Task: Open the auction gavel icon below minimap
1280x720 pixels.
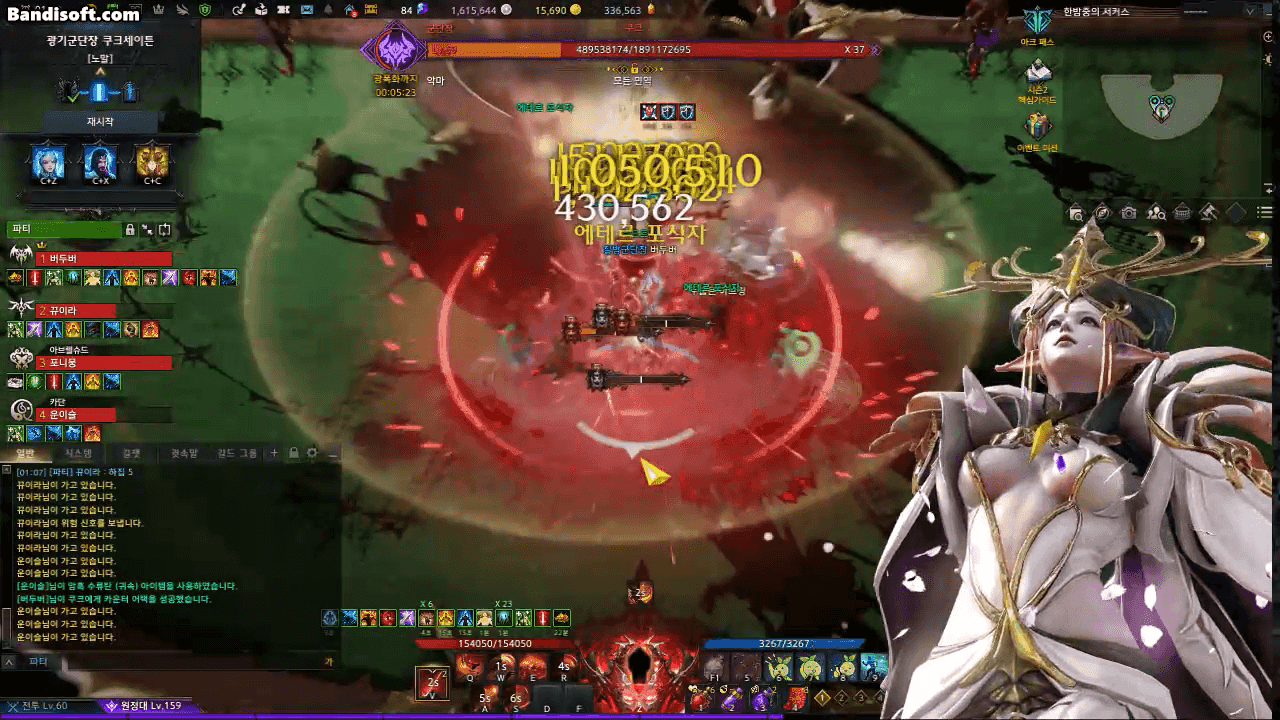Action: click(1208, 212)
